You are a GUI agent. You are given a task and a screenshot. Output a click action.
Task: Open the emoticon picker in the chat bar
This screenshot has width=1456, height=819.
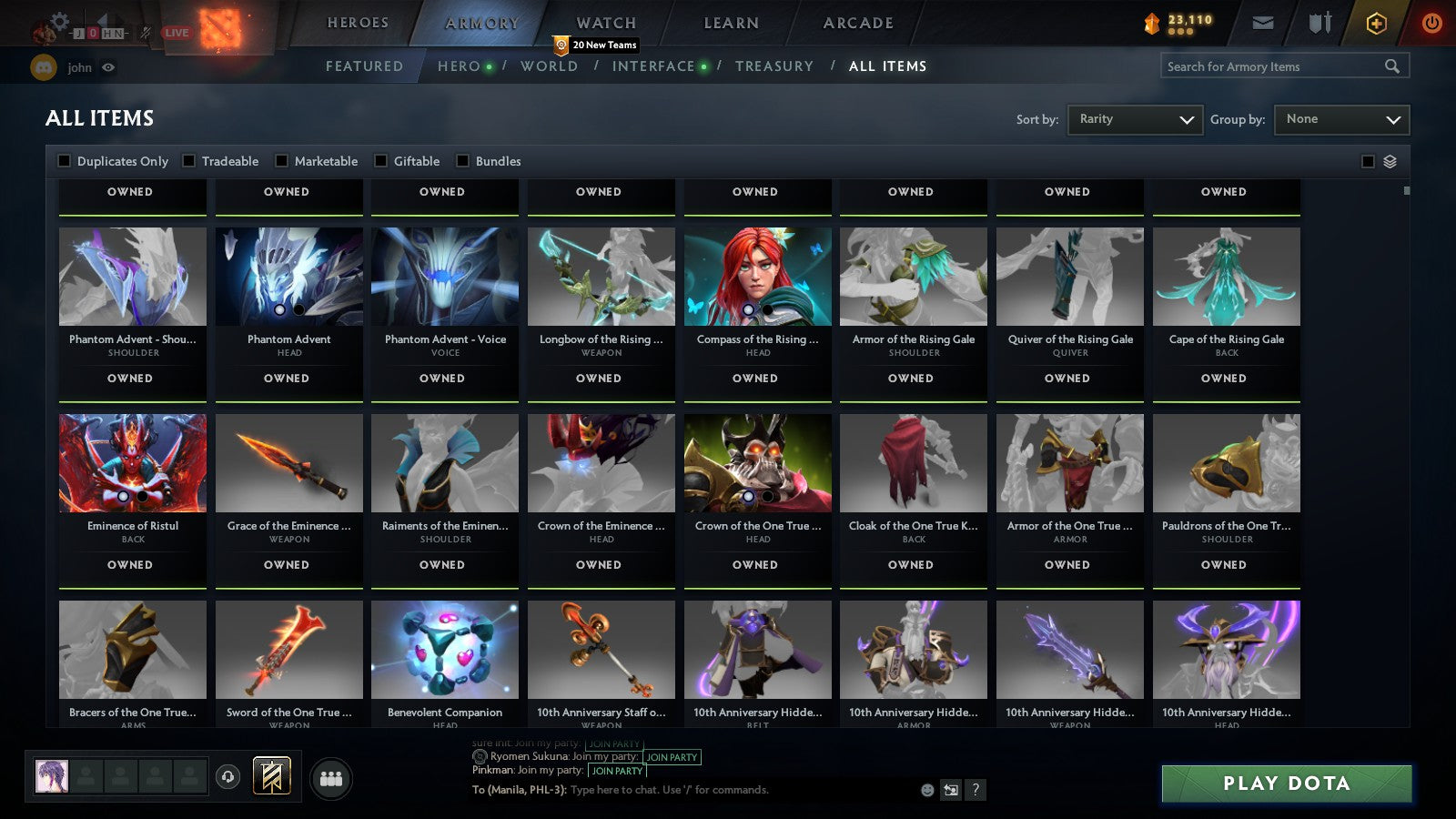pyautogui.click(x=925, y=791)
